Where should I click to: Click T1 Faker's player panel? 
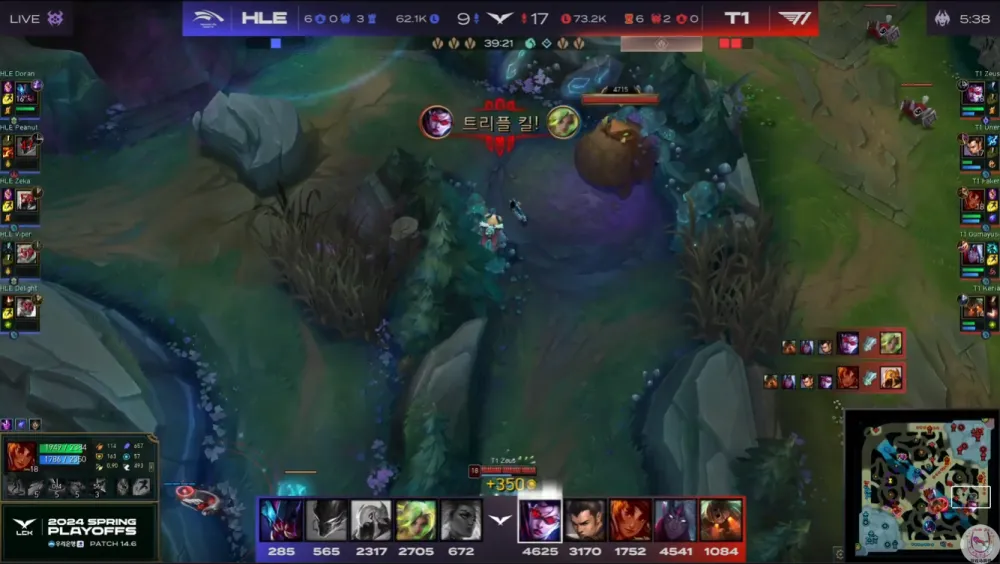979,200
